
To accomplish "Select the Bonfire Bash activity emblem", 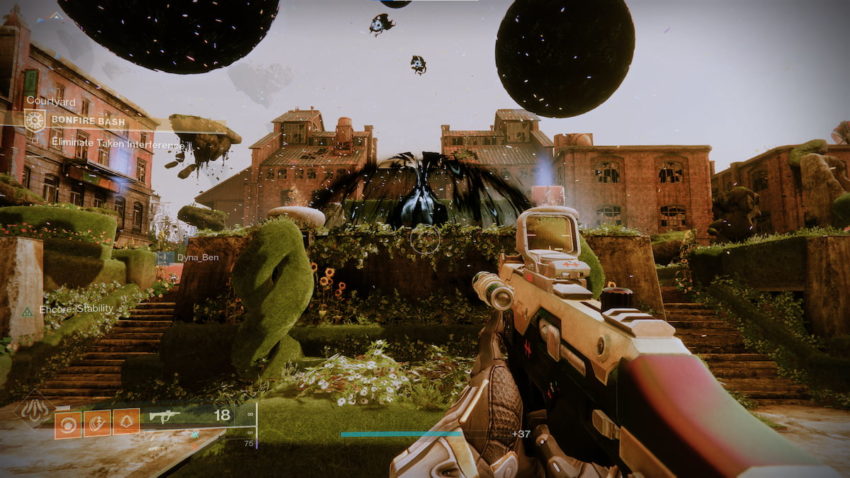I will coord(35,121).
